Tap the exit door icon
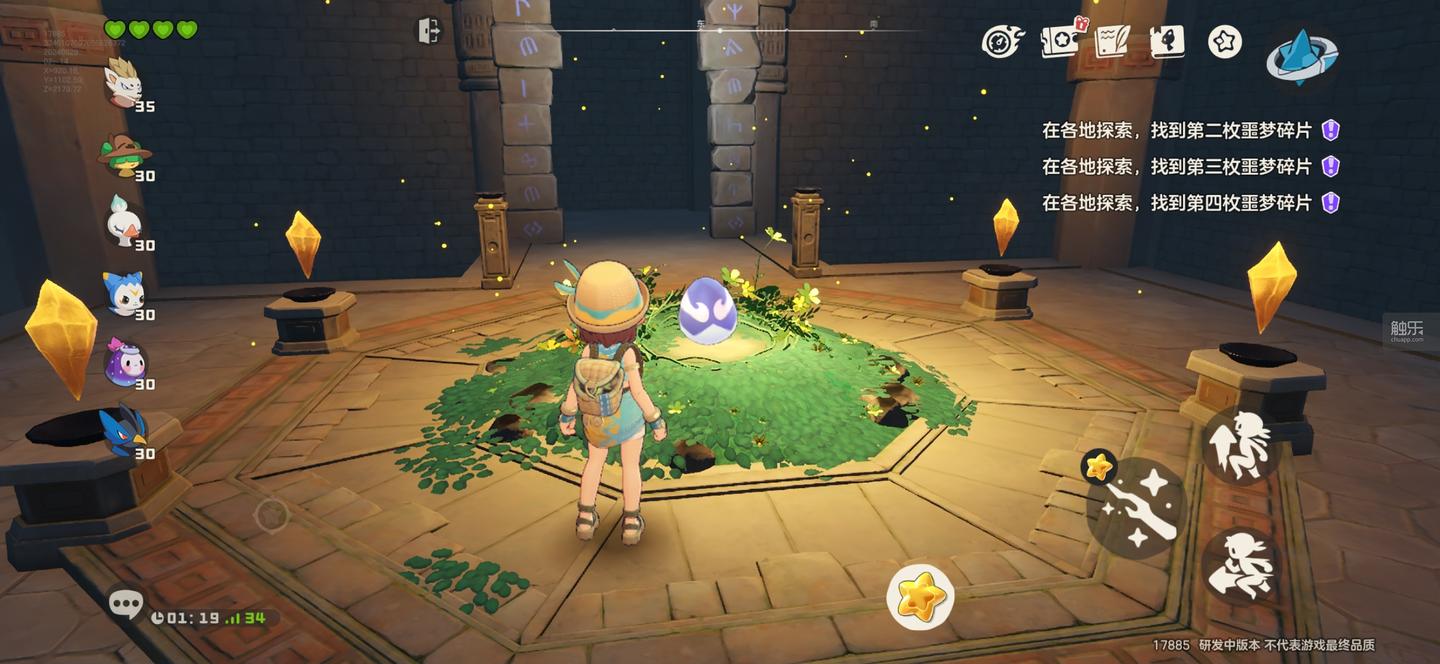1440x664 pixels. 428,31
